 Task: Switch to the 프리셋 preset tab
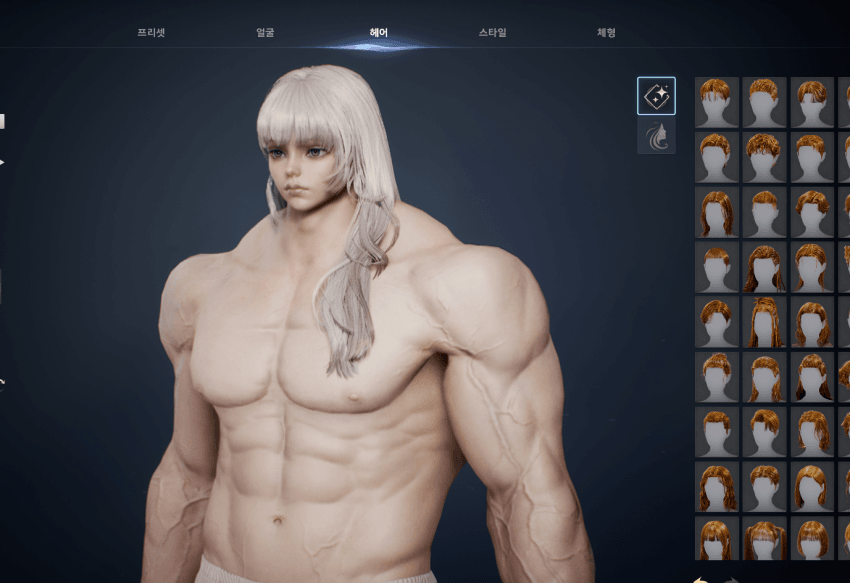tap(151, 32)
